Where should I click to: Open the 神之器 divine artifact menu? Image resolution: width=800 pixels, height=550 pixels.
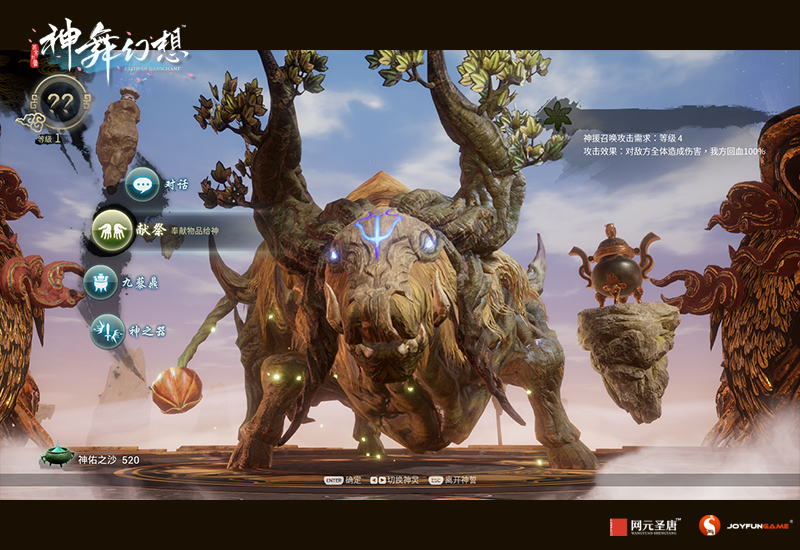[107, 331]
